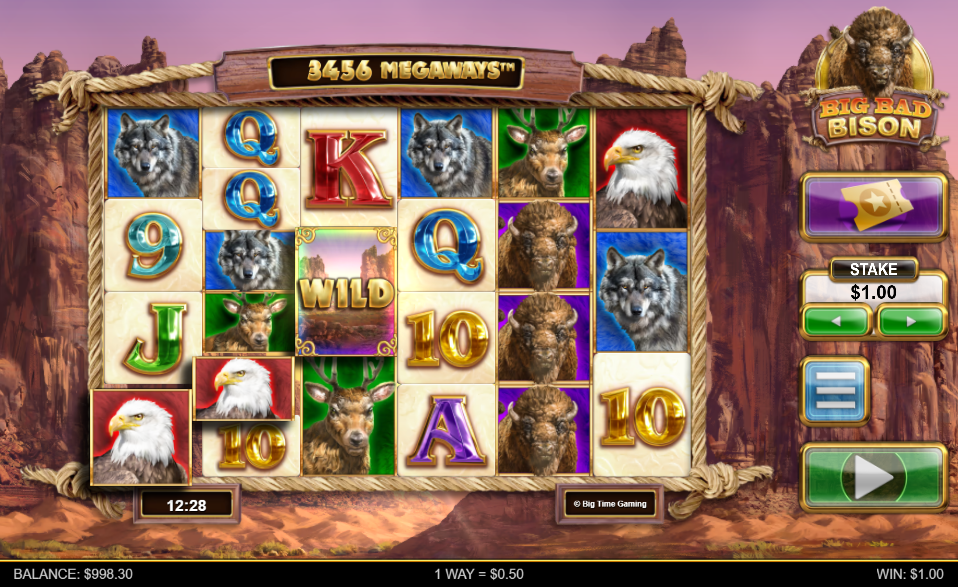Open the blue hamburger menu
Screen dimensions: 958x587
(835, 391)
